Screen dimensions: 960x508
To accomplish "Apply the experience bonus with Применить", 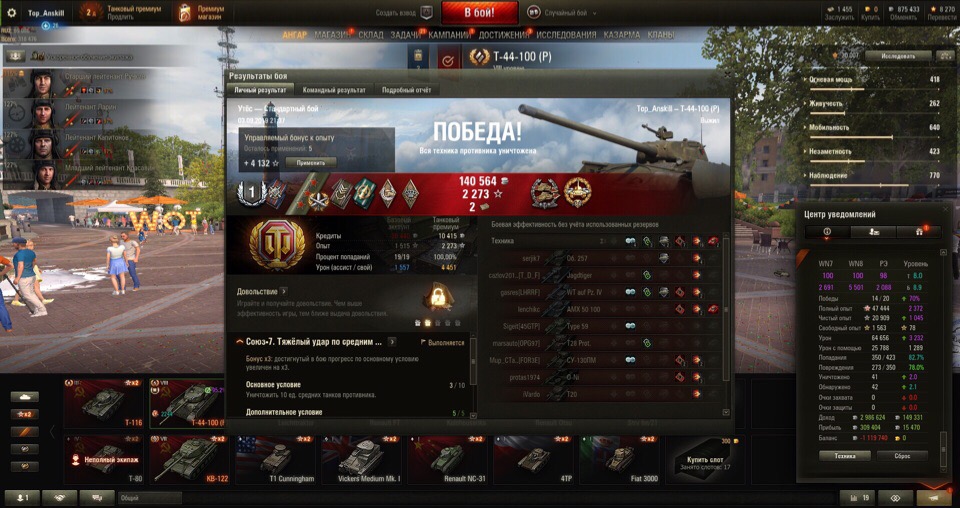I will tap(311, 162).
